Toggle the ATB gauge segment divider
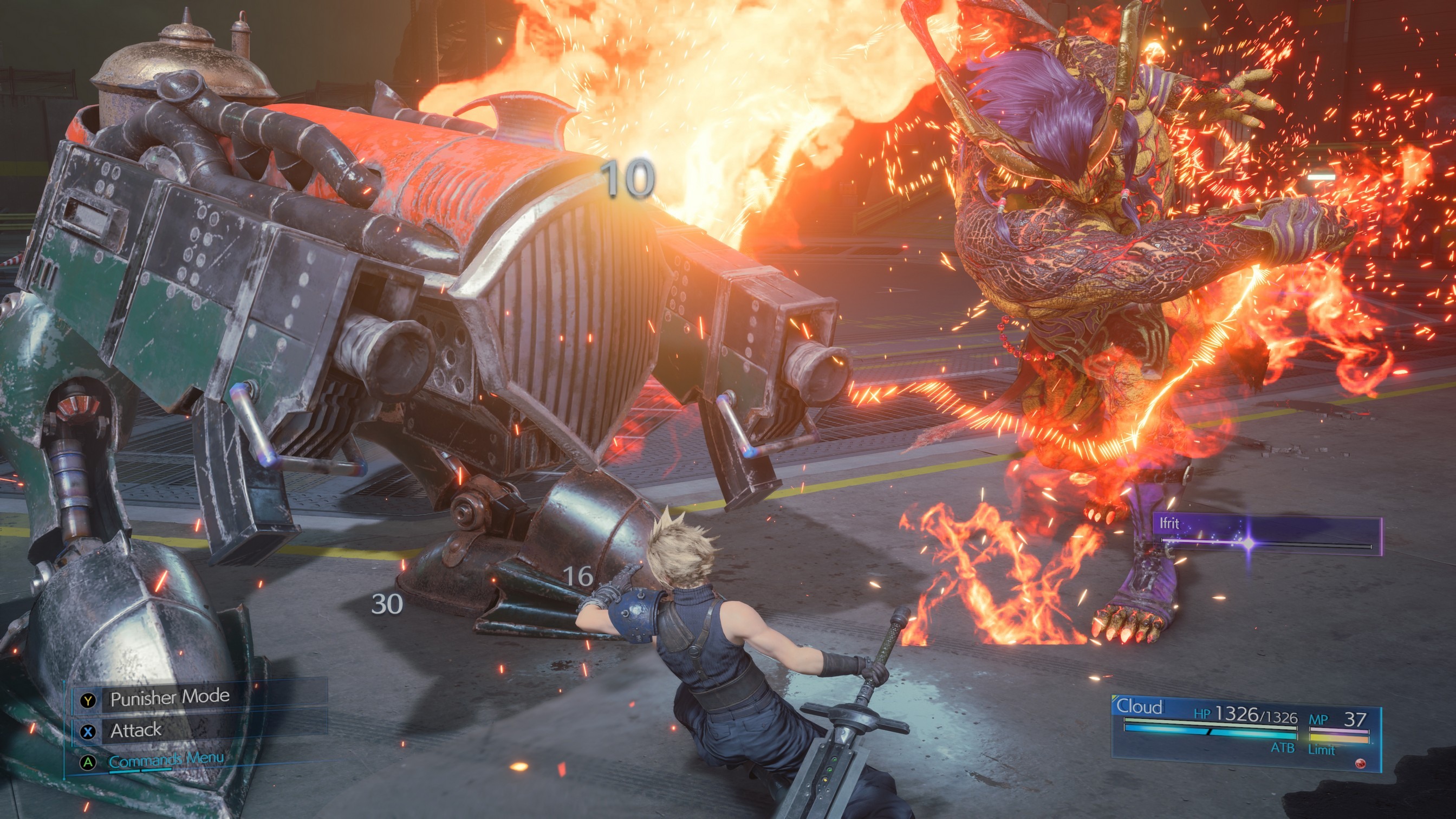Screen dimensions: 1456x819 coord(1208,733)
